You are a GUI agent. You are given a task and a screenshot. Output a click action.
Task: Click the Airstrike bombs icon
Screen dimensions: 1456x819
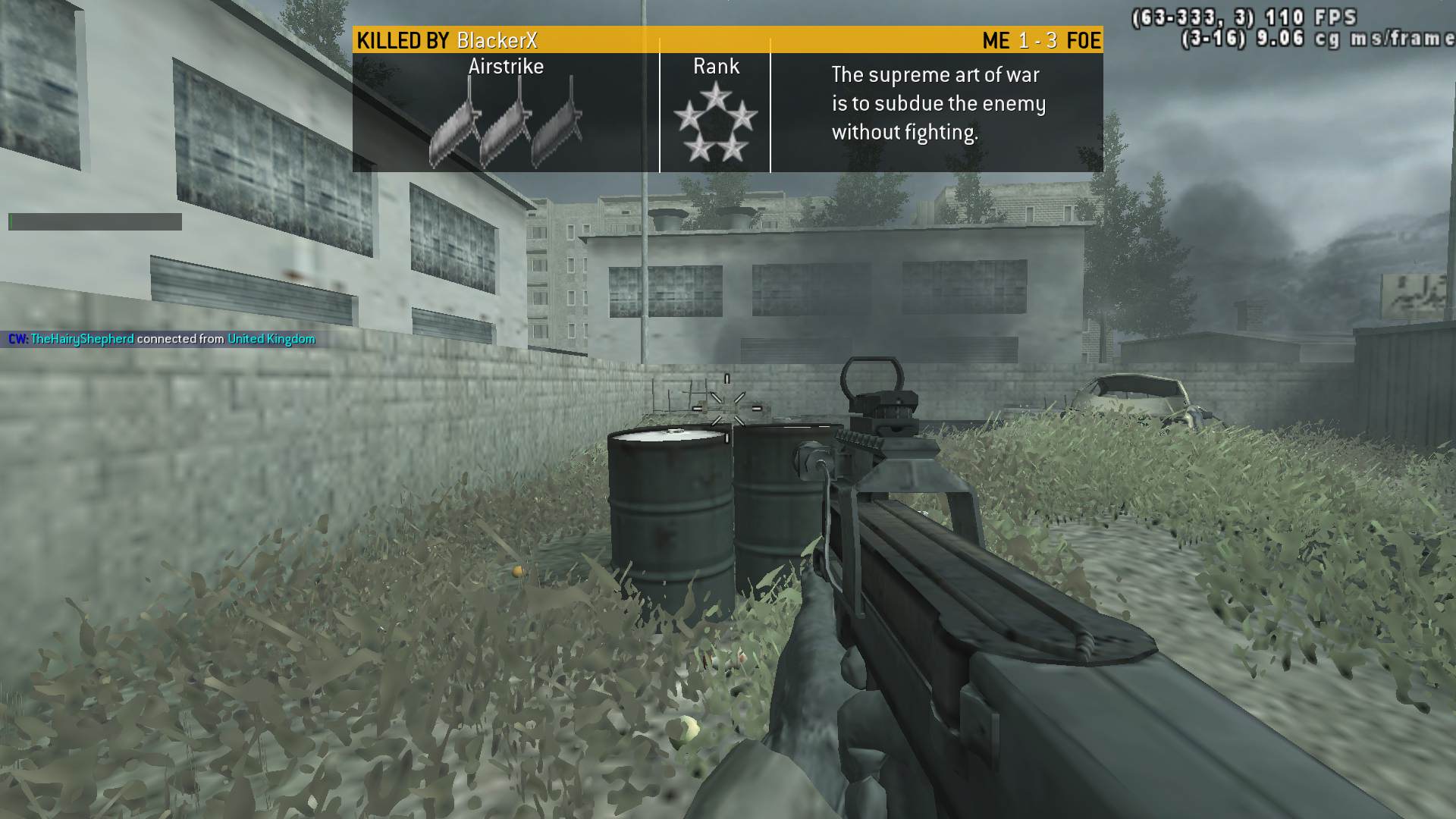(506, 124)
